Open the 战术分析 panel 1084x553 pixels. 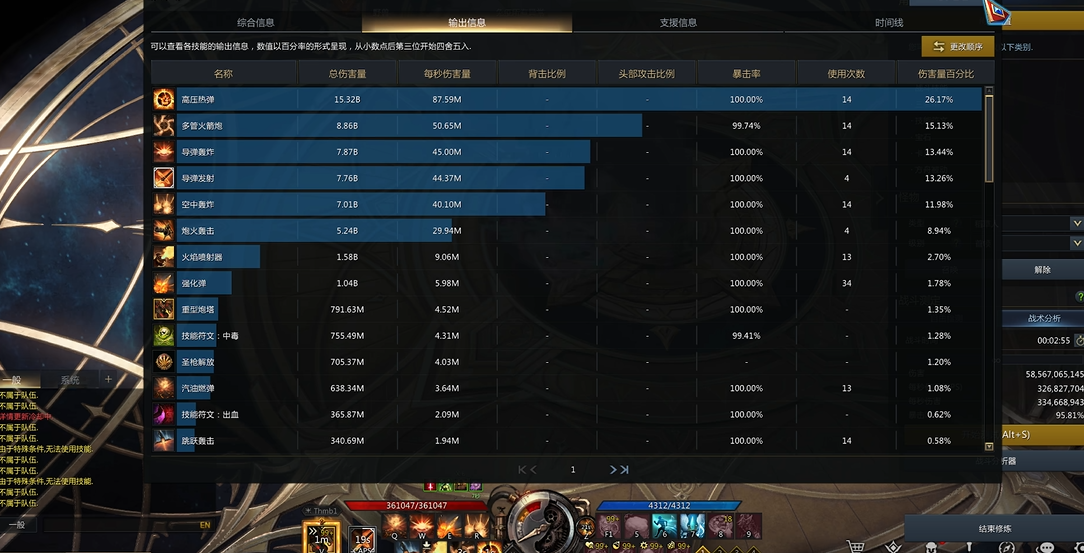pyautogui.click(x=1043, y=318)
